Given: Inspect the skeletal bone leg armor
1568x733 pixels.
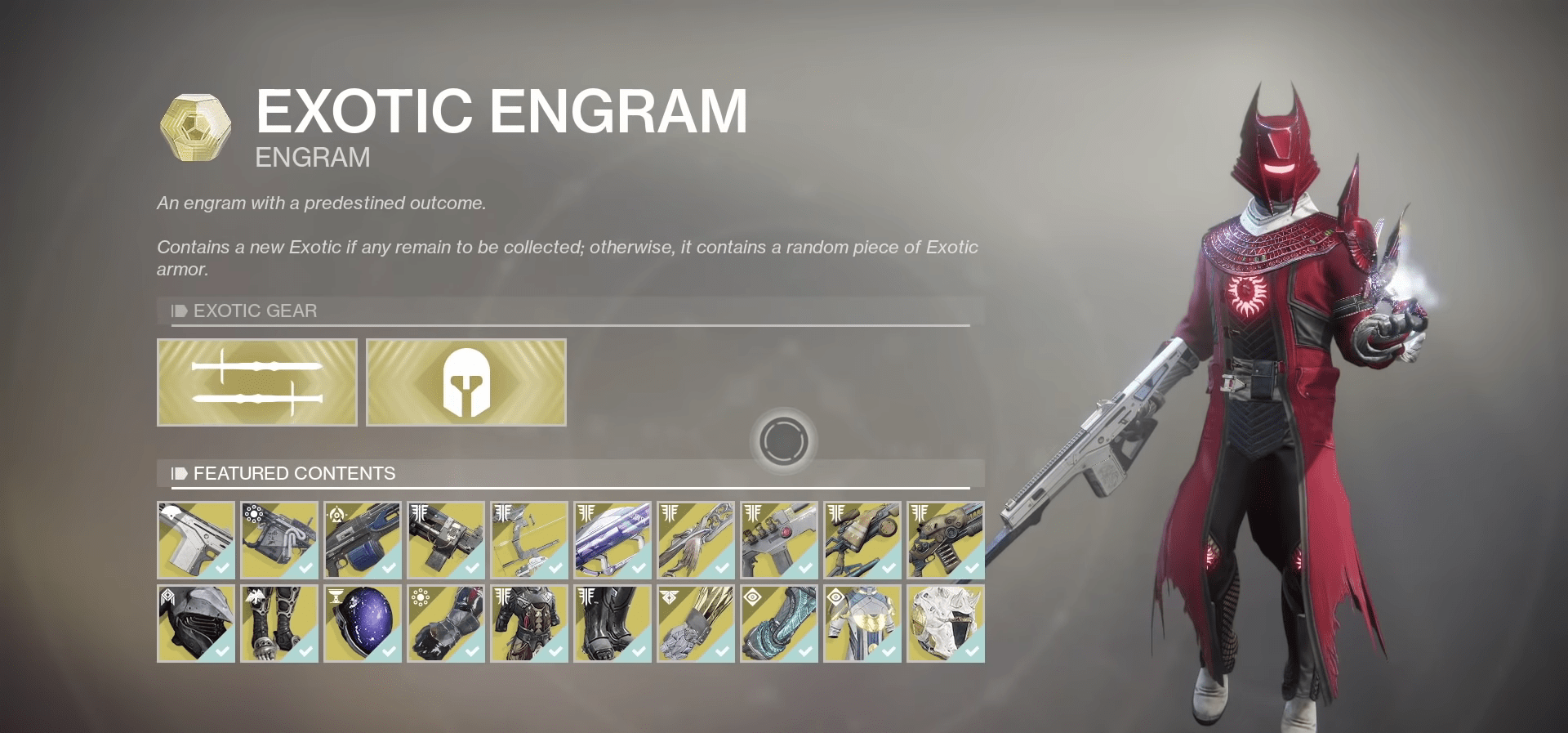Looking at the screenshot, I should [x=279, y=623].
